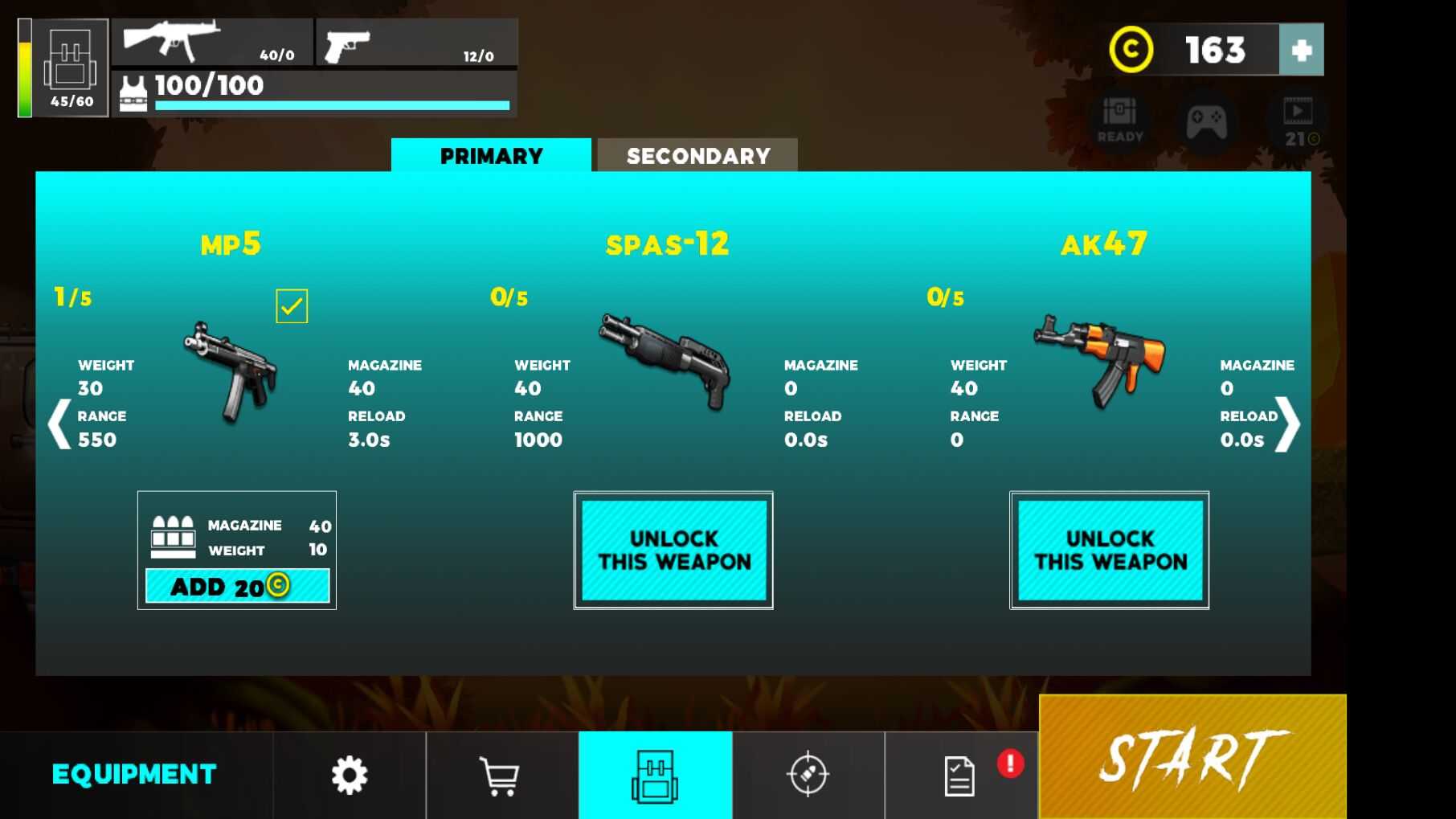Open the gamepad controller icon
Viewport: 1456px width, 819px height.
[1207, 122]
